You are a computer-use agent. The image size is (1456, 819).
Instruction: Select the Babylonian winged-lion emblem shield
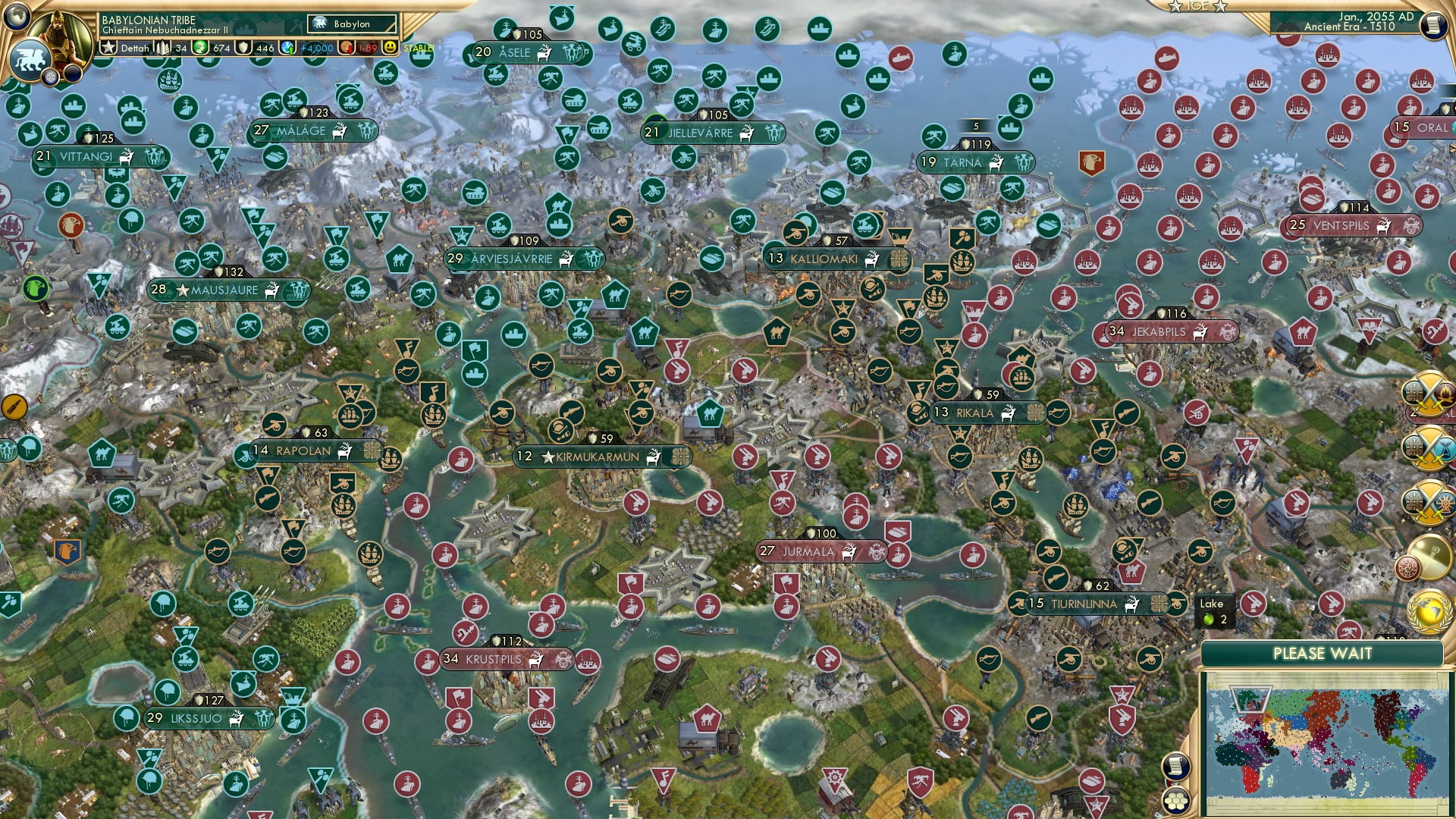[29, 61]
